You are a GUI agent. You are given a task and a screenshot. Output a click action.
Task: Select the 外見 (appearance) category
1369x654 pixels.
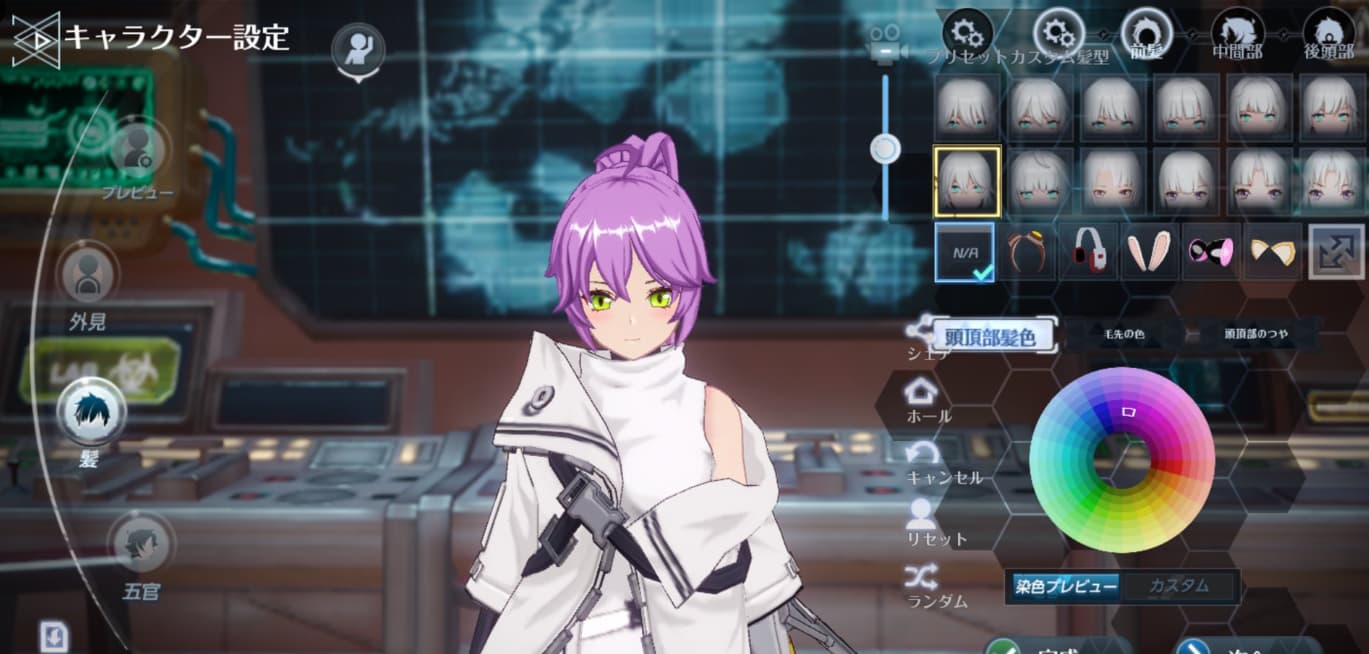point(88,275)
